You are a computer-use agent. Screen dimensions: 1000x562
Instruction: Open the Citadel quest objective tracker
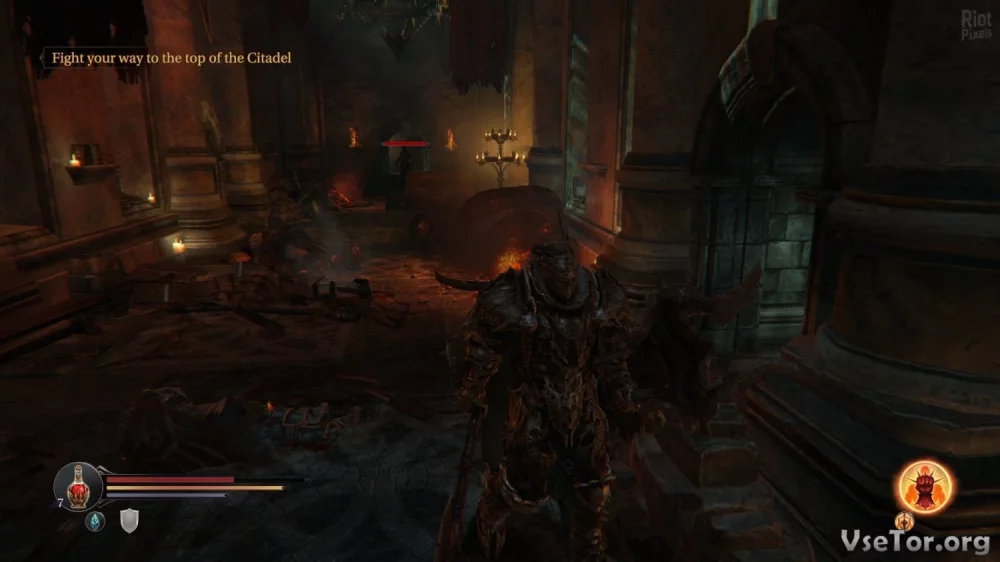point(171,58)
